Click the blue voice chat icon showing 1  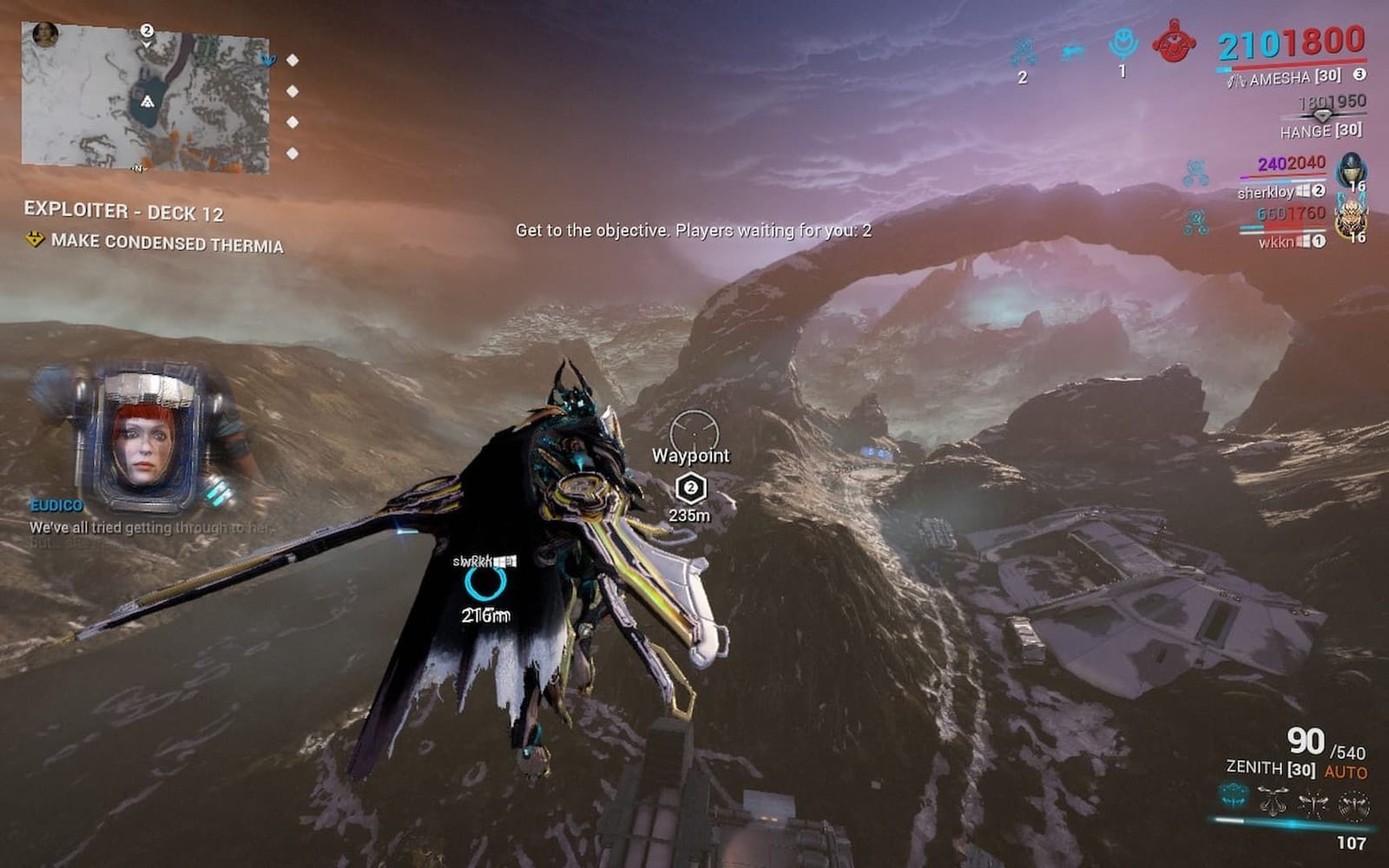(1123, 43)
